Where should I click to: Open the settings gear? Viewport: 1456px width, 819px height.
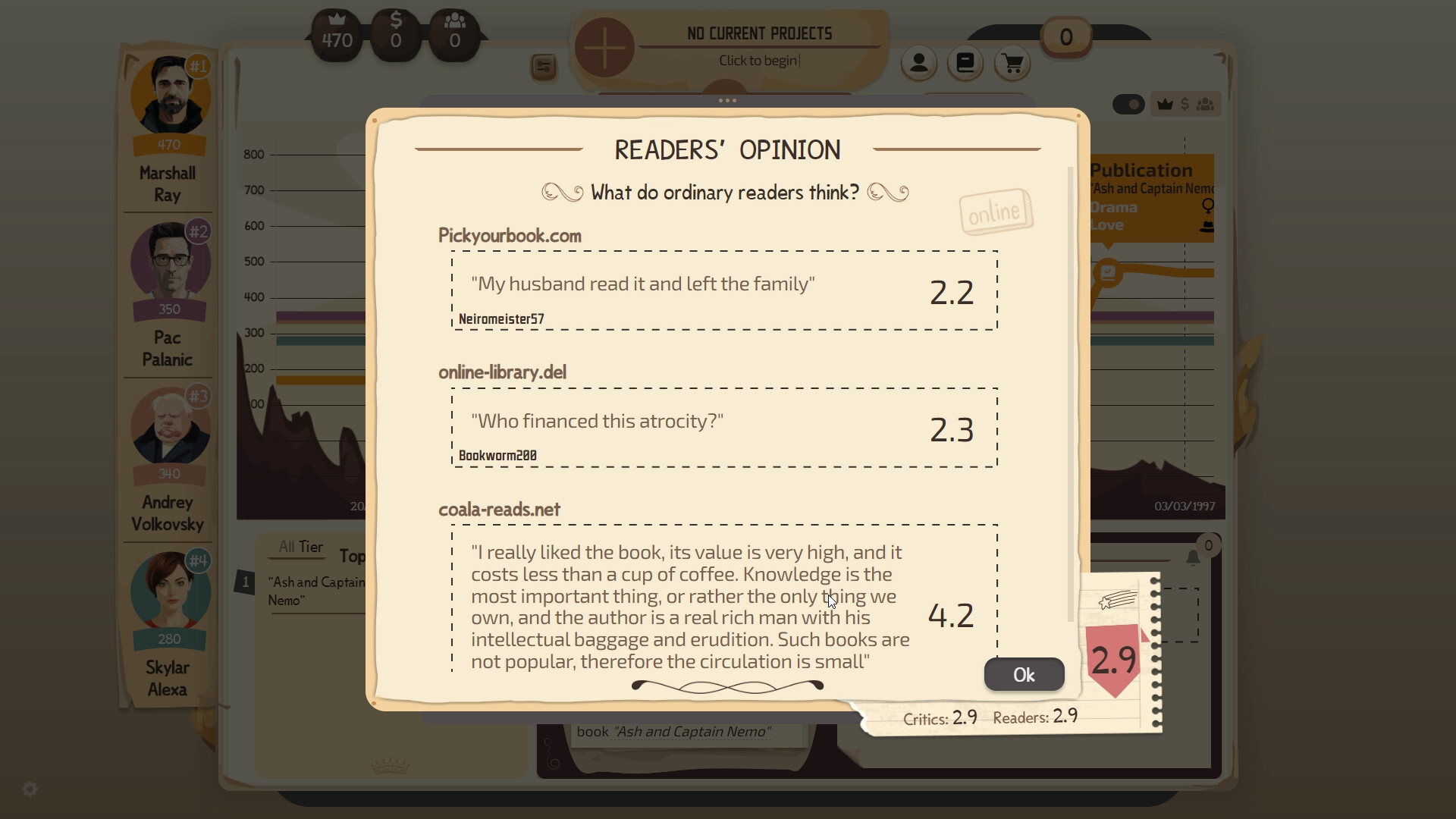[29, 789]
